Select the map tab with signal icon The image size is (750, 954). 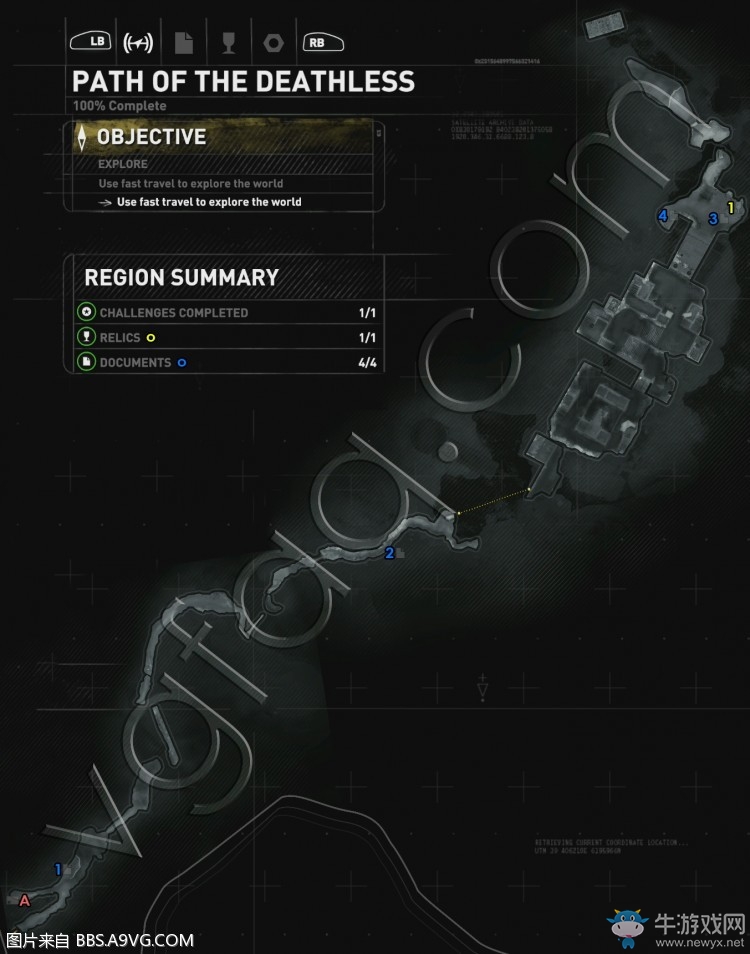[138, 42]
